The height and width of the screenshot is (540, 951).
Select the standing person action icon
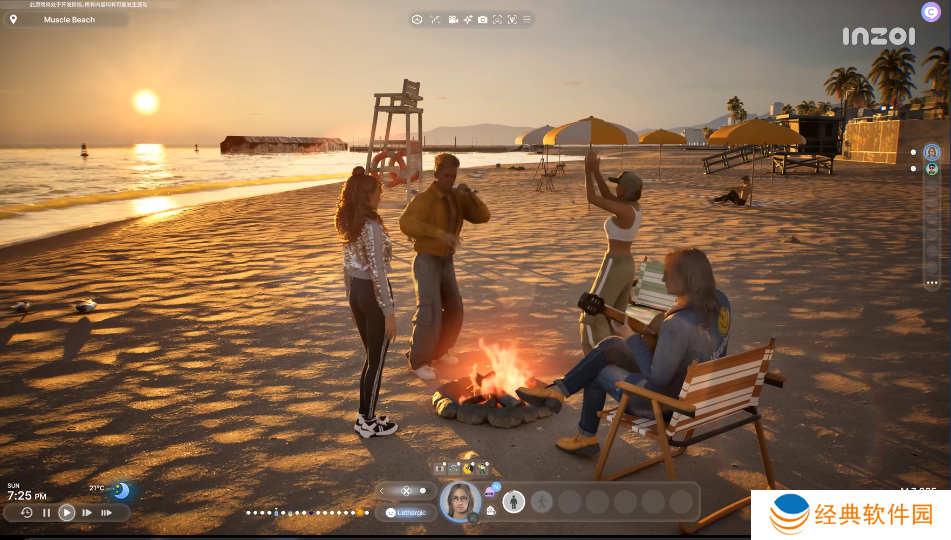[514, 501]
